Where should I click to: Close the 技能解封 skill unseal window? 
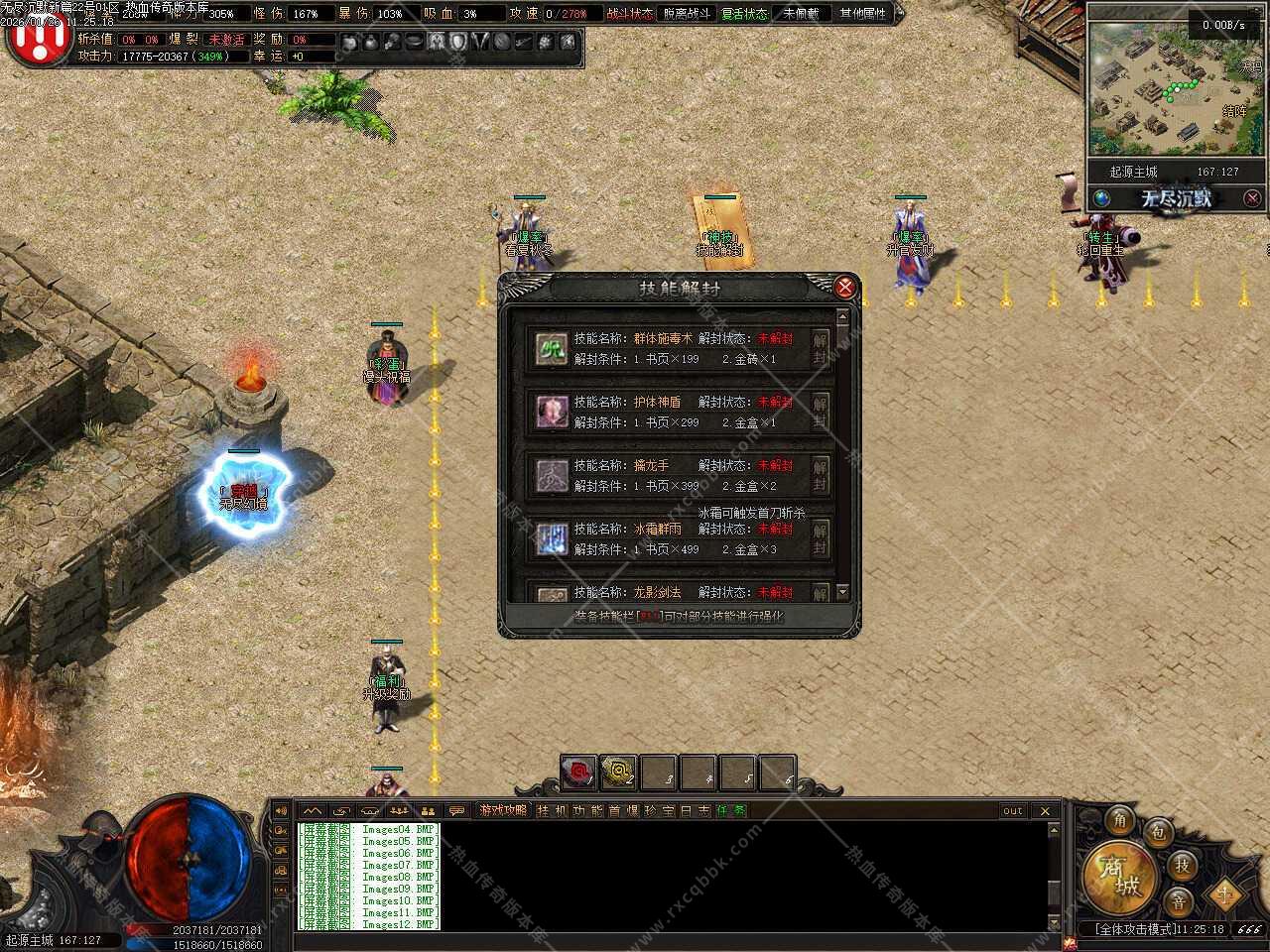[x=844, y=288]
